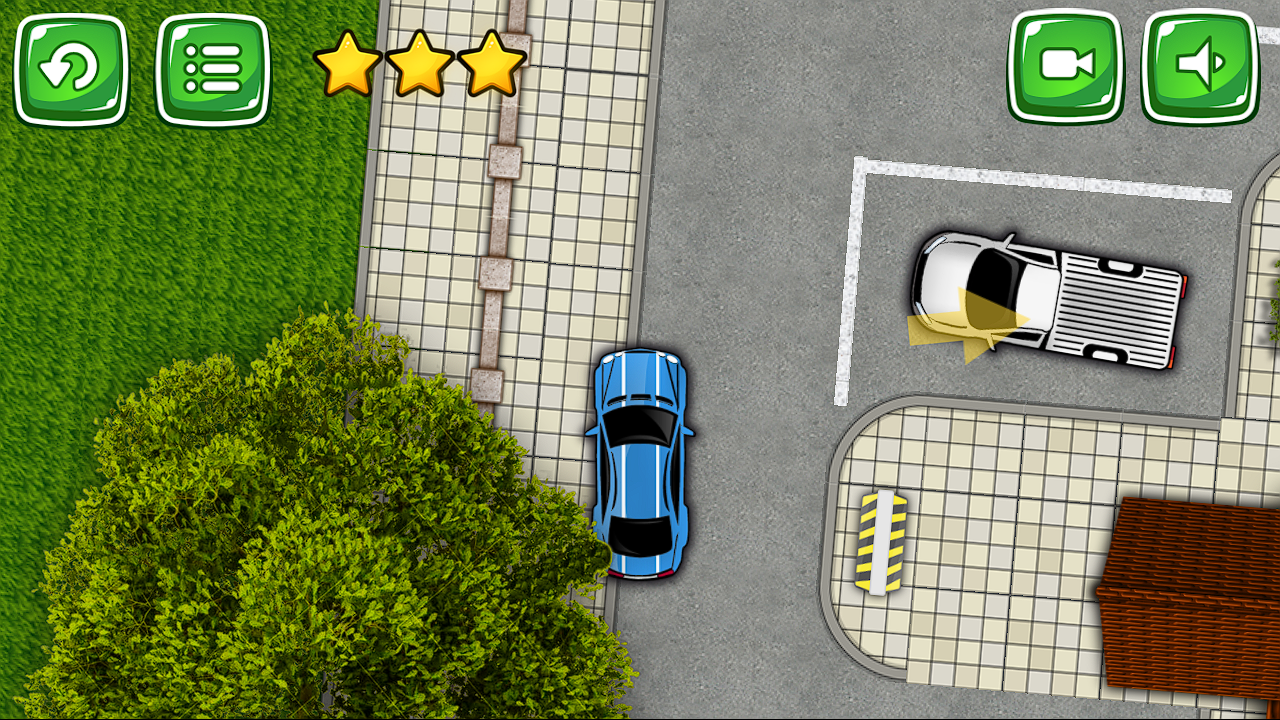Click the bullet-list symbol on the menu button

point(216,70)
